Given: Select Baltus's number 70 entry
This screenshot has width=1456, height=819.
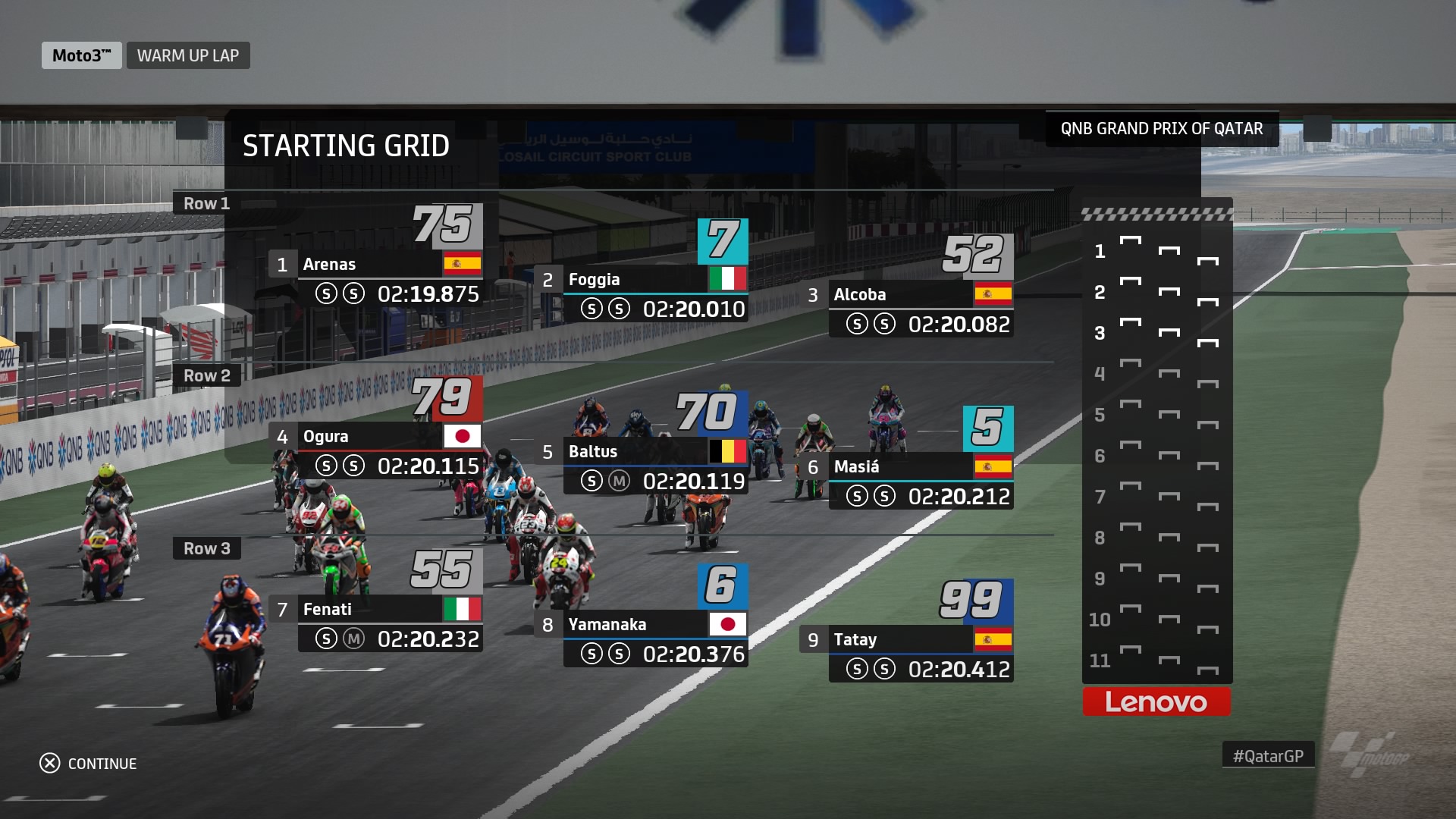Looking at the screenshot, I should pos(641,452).
